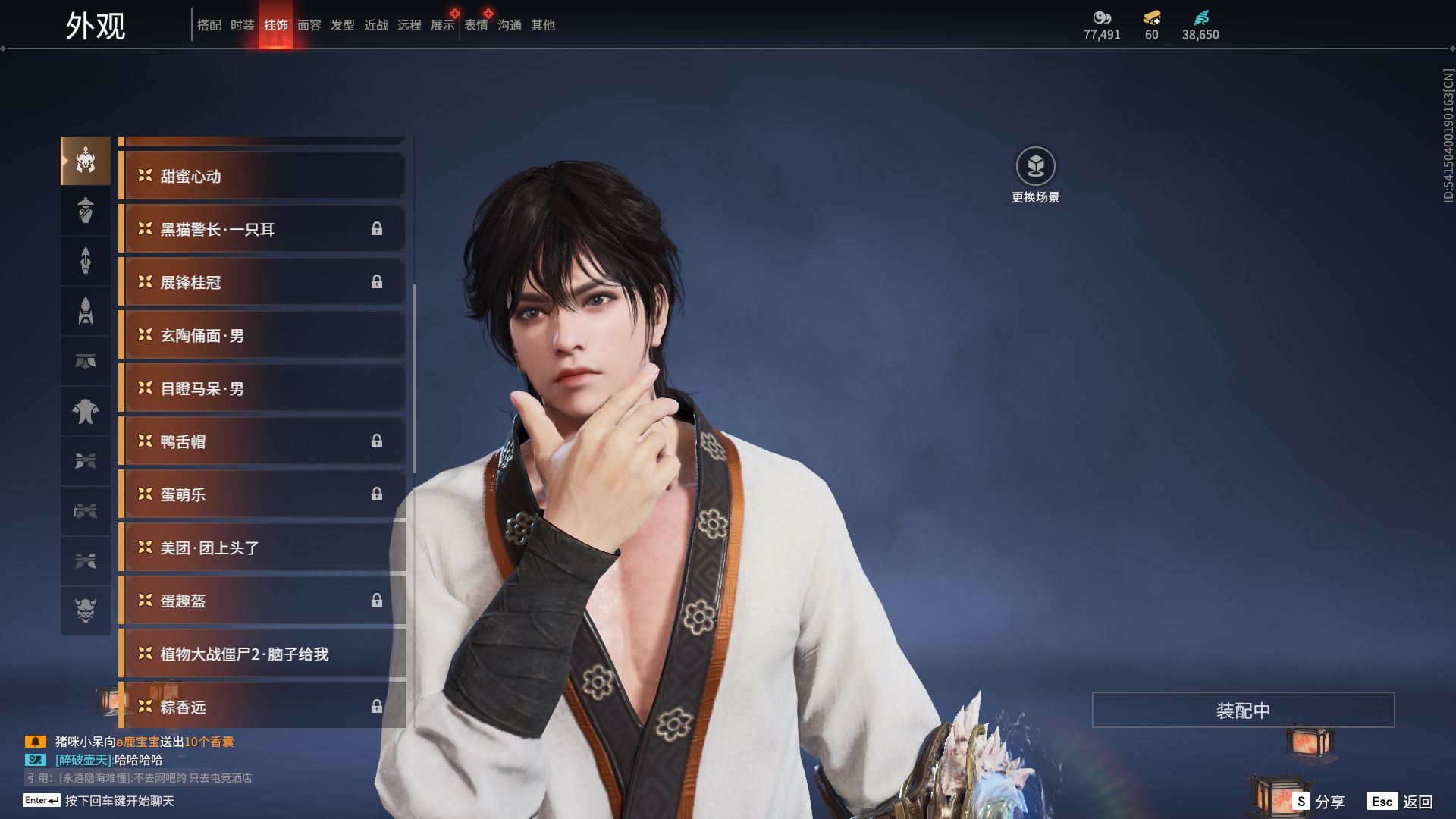Image resolution: width=1456 pixels, height=819 pixels.
Task: Switch to the 搭配 tab
Action: pos(209,25)
